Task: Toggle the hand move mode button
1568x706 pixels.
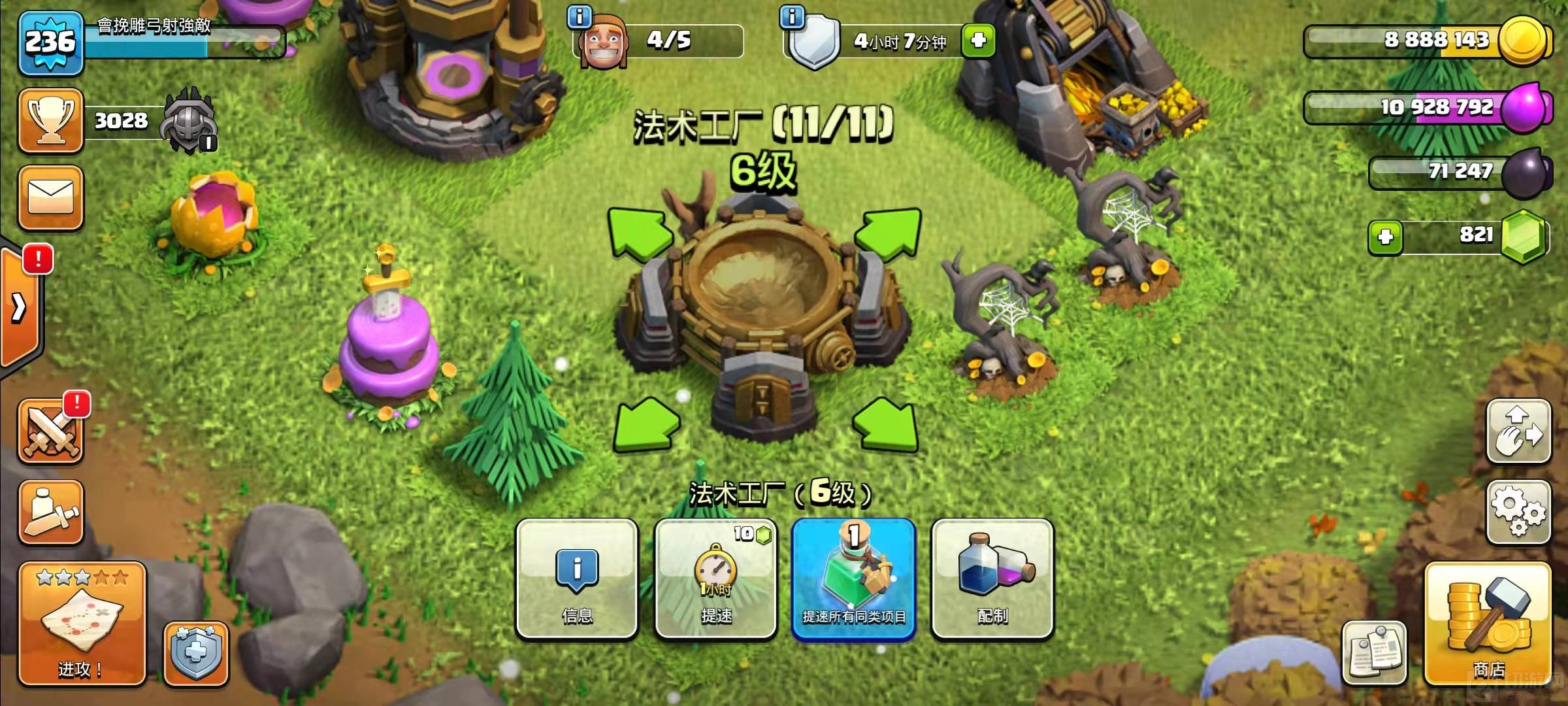Action: [x=1518, y=431]
